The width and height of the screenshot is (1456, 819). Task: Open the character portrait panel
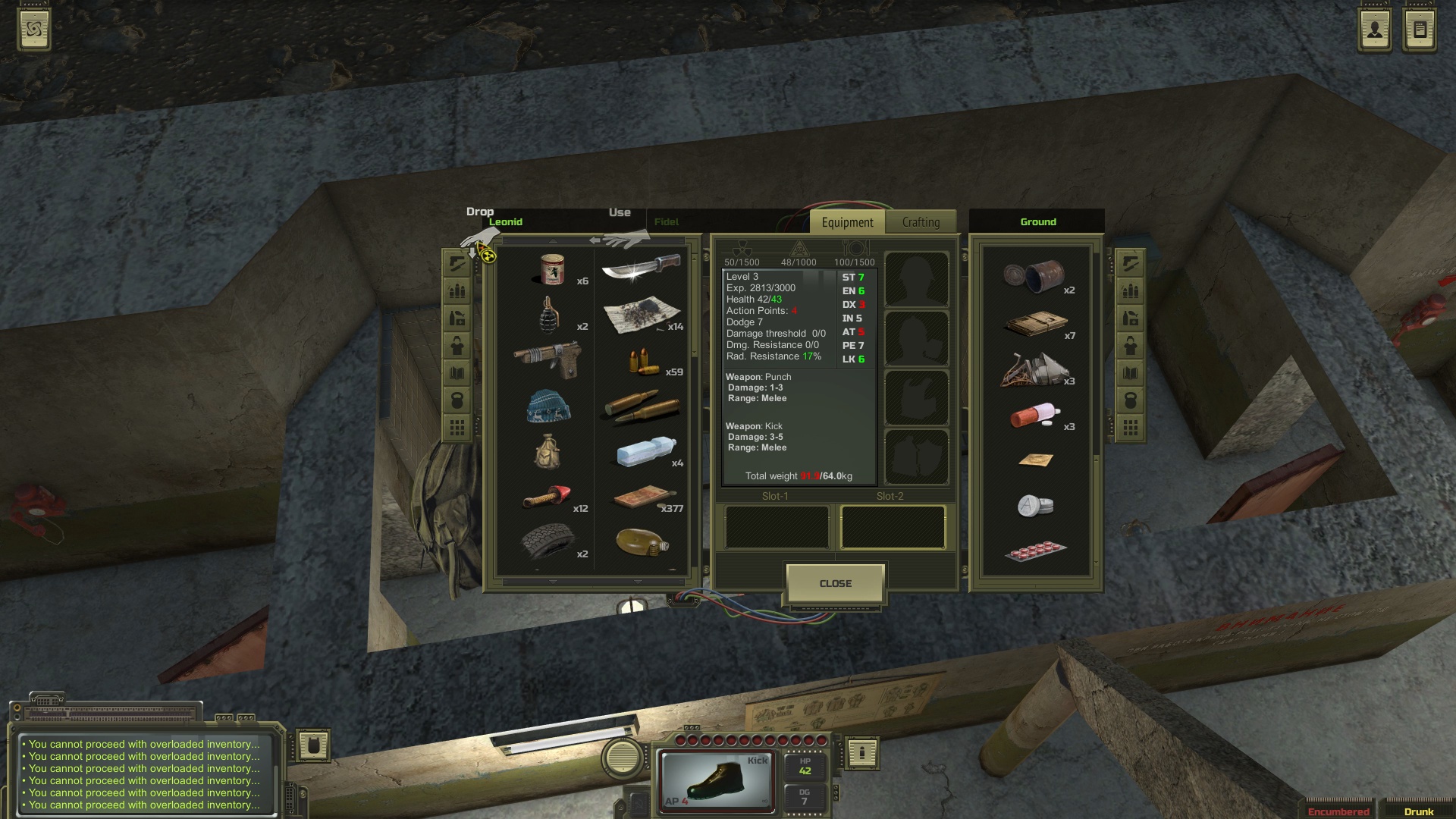[1374, 30]
